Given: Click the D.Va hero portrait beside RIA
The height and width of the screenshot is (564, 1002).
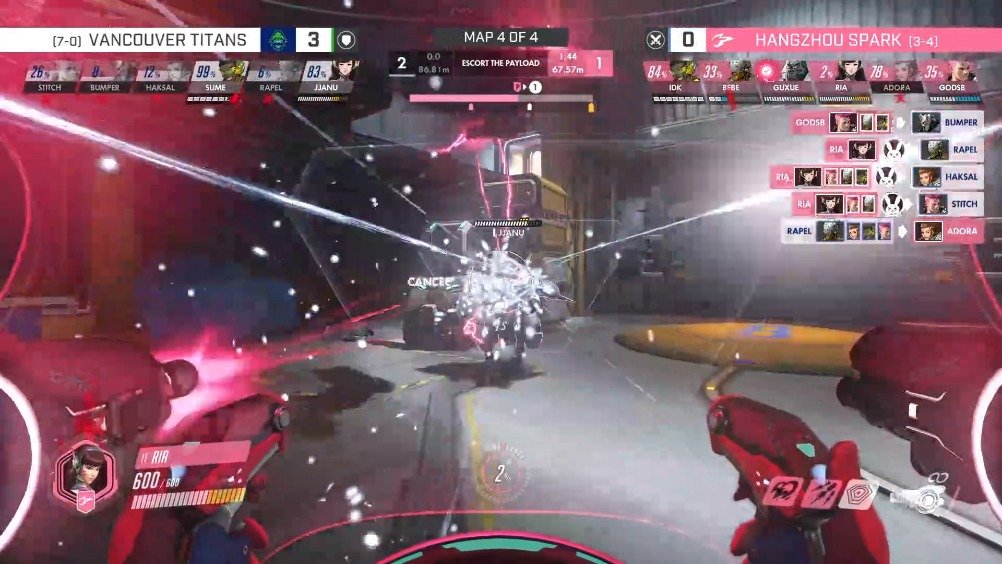Looking at the screenshot, I should click(x=87, y=473).
